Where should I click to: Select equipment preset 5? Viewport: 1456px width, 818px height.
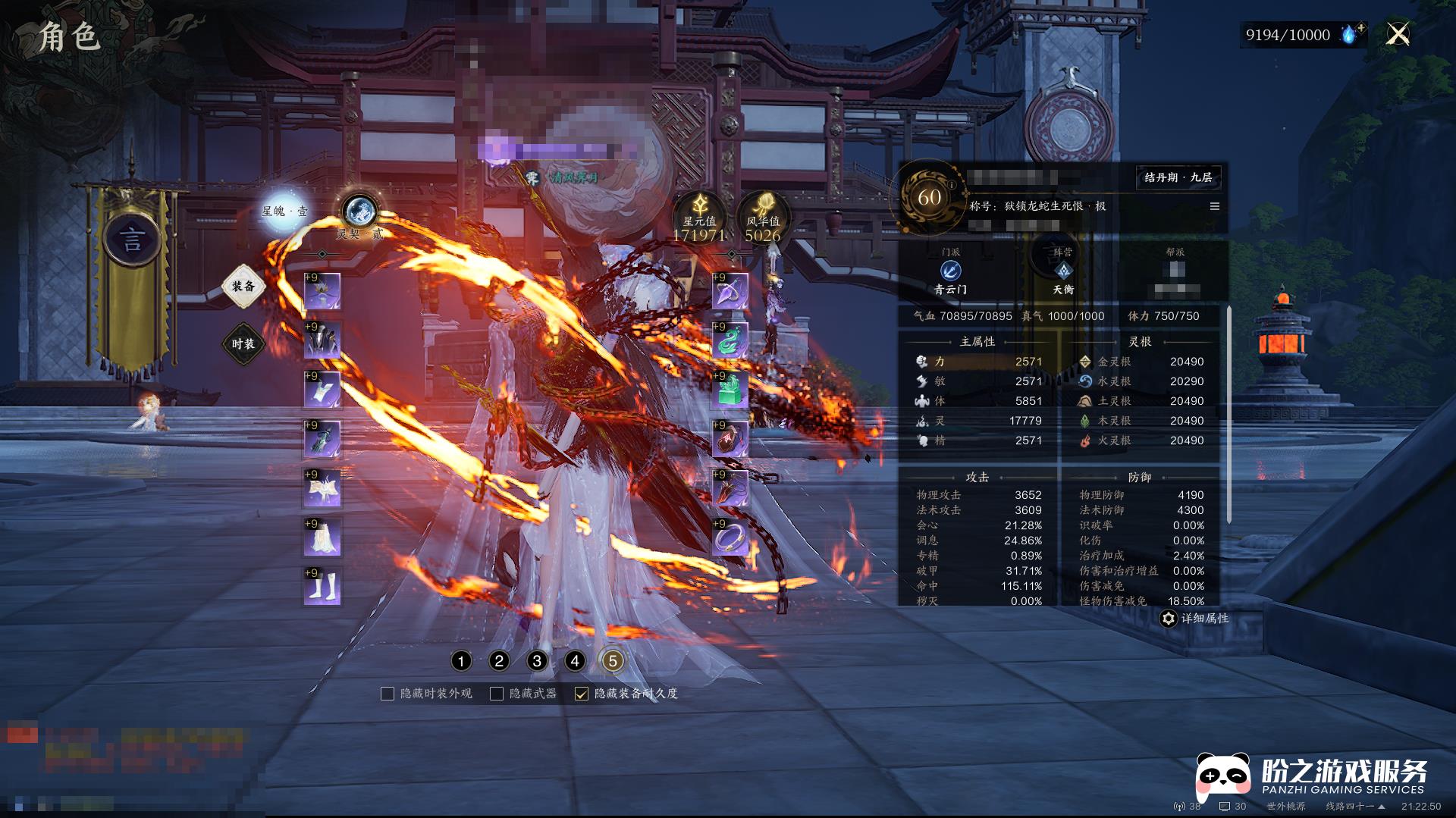pos(613,661)
